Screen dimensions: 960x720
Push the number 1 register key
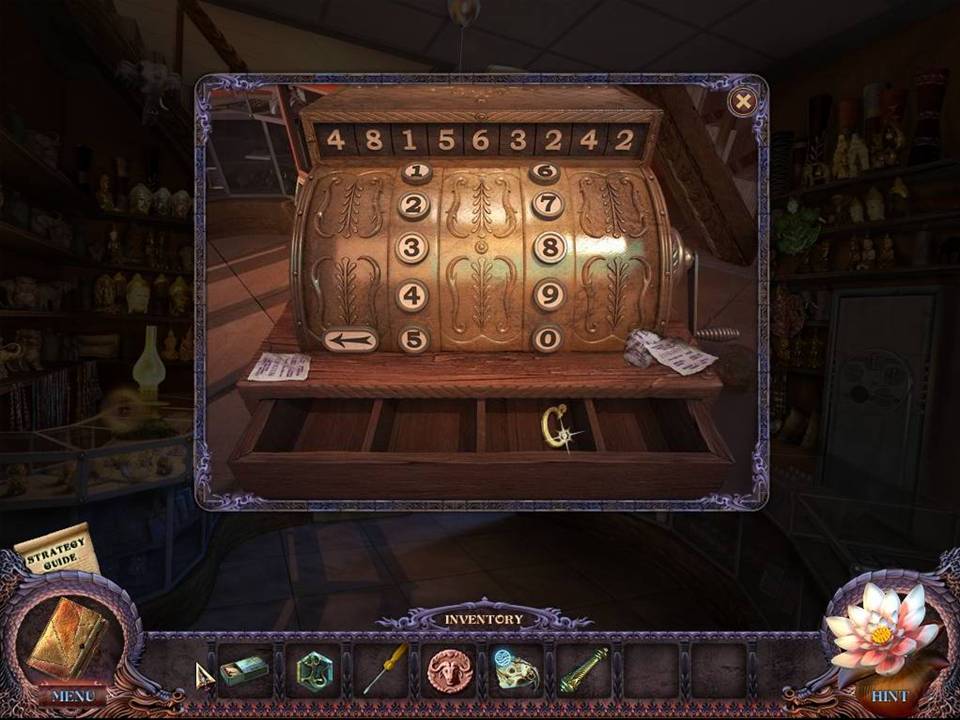click(x=416, y=173)
